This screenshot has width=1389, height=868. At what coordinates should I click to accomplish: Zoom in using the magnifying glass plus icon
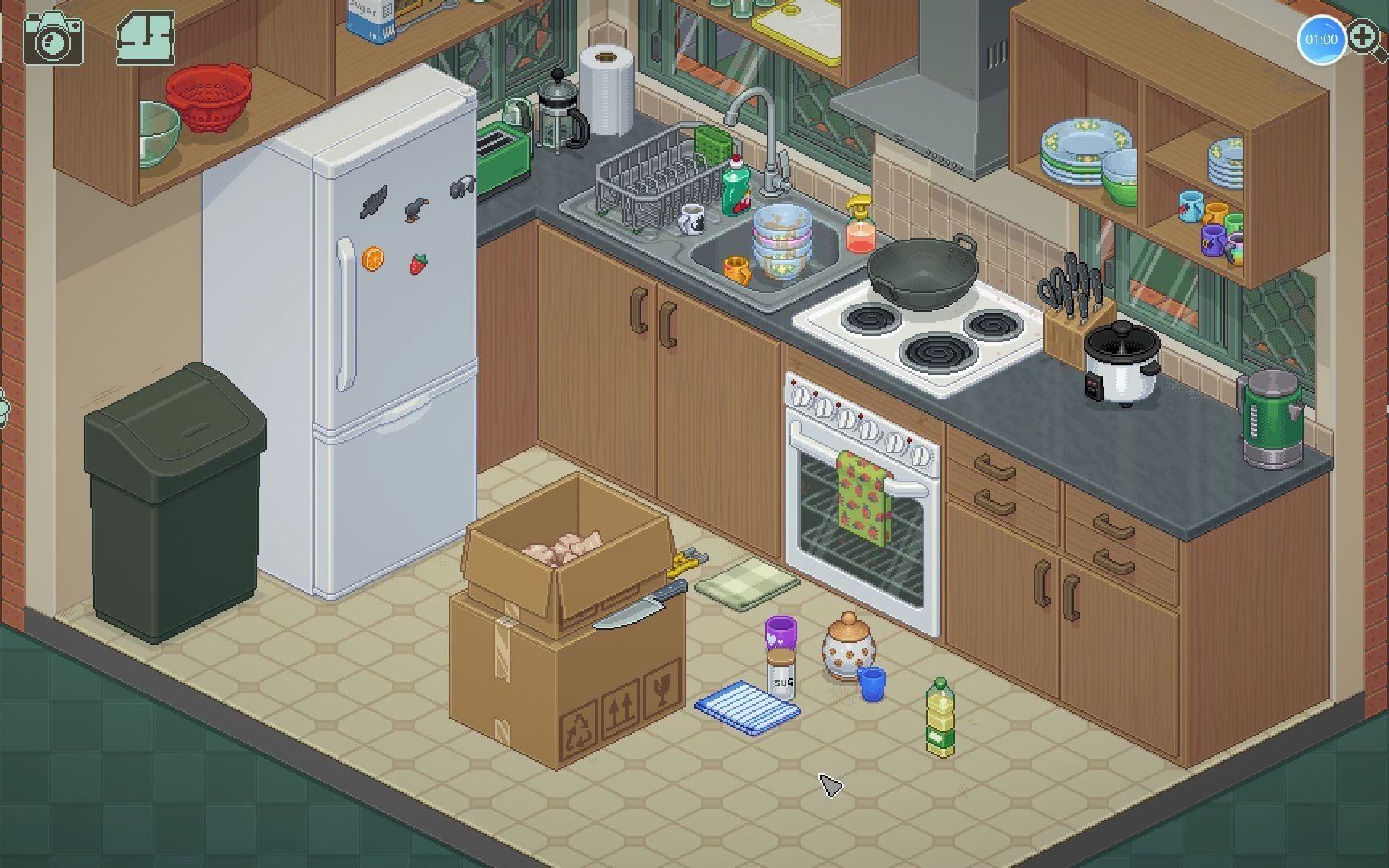point(1366,37)
